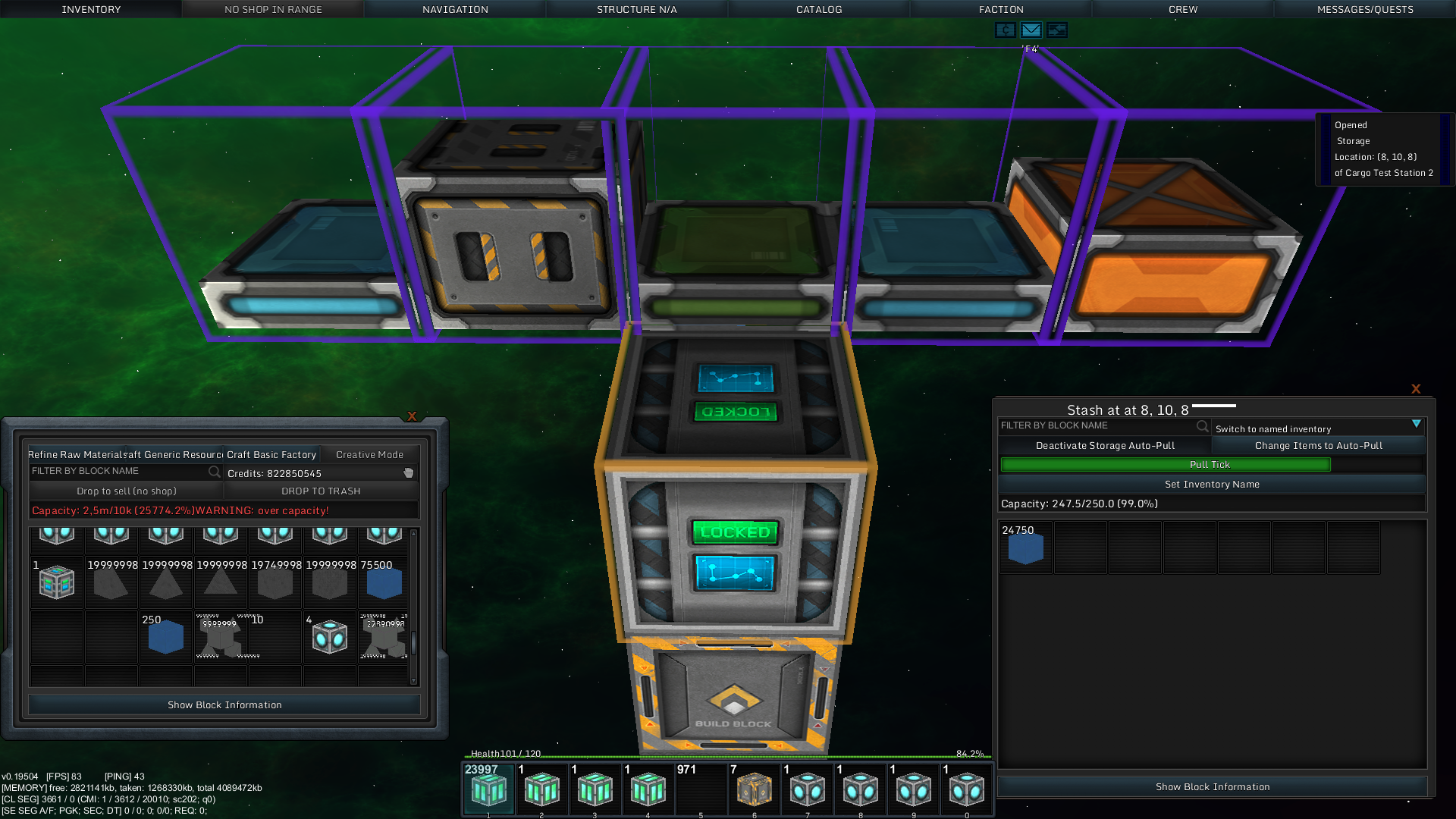Image resolution: width=1456 pixels, height=819 pixels.
Task: Open Switch to named inventory dropdown
Action: point(1318,428)
